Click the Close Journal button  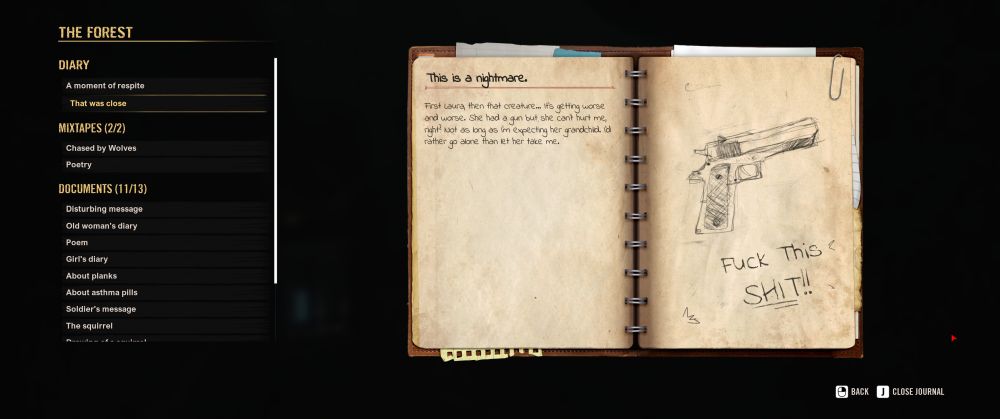point(910,392)
